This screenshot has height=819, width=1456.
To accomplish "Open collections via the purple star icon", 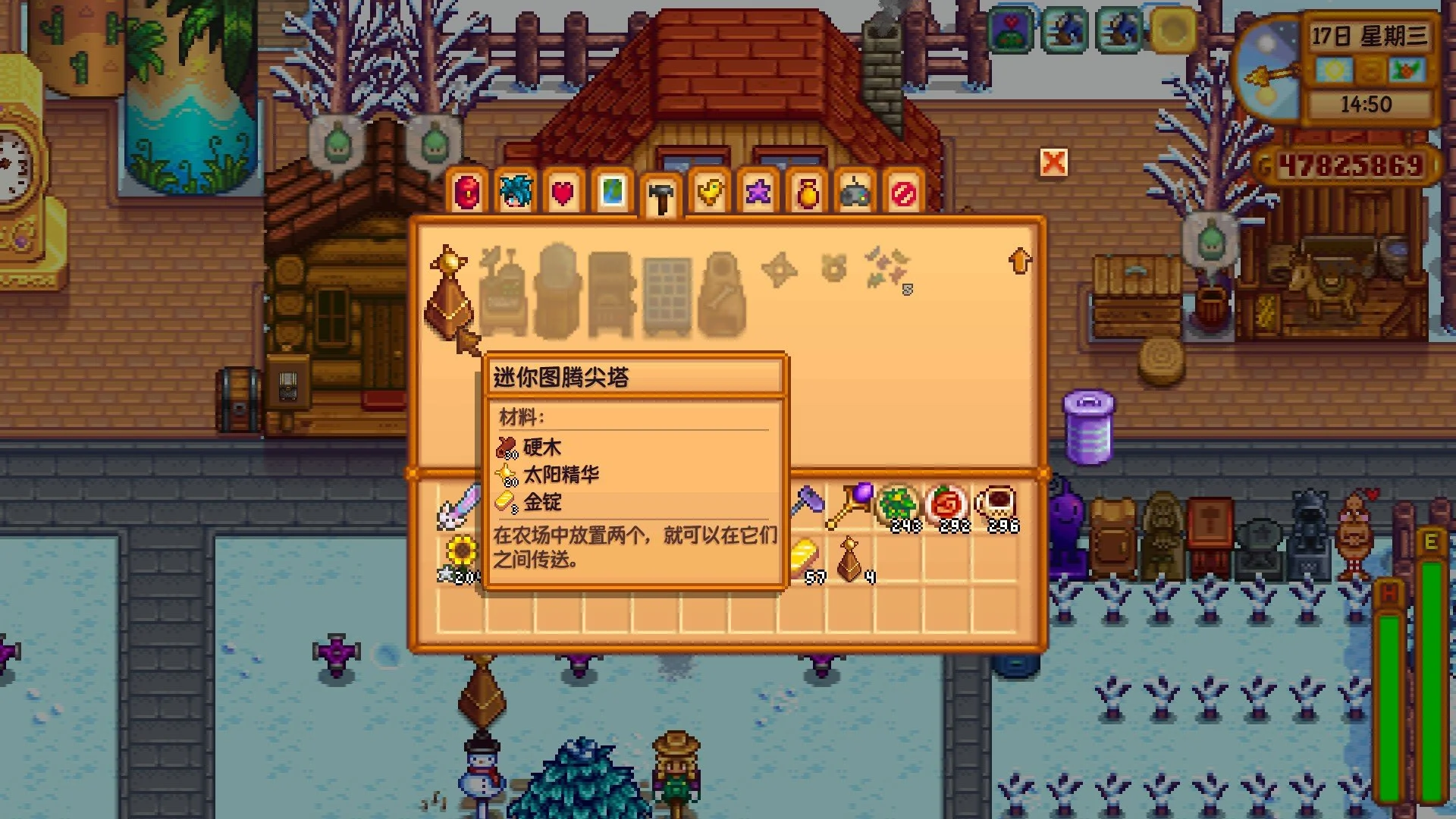I will (x=758, y=193).
